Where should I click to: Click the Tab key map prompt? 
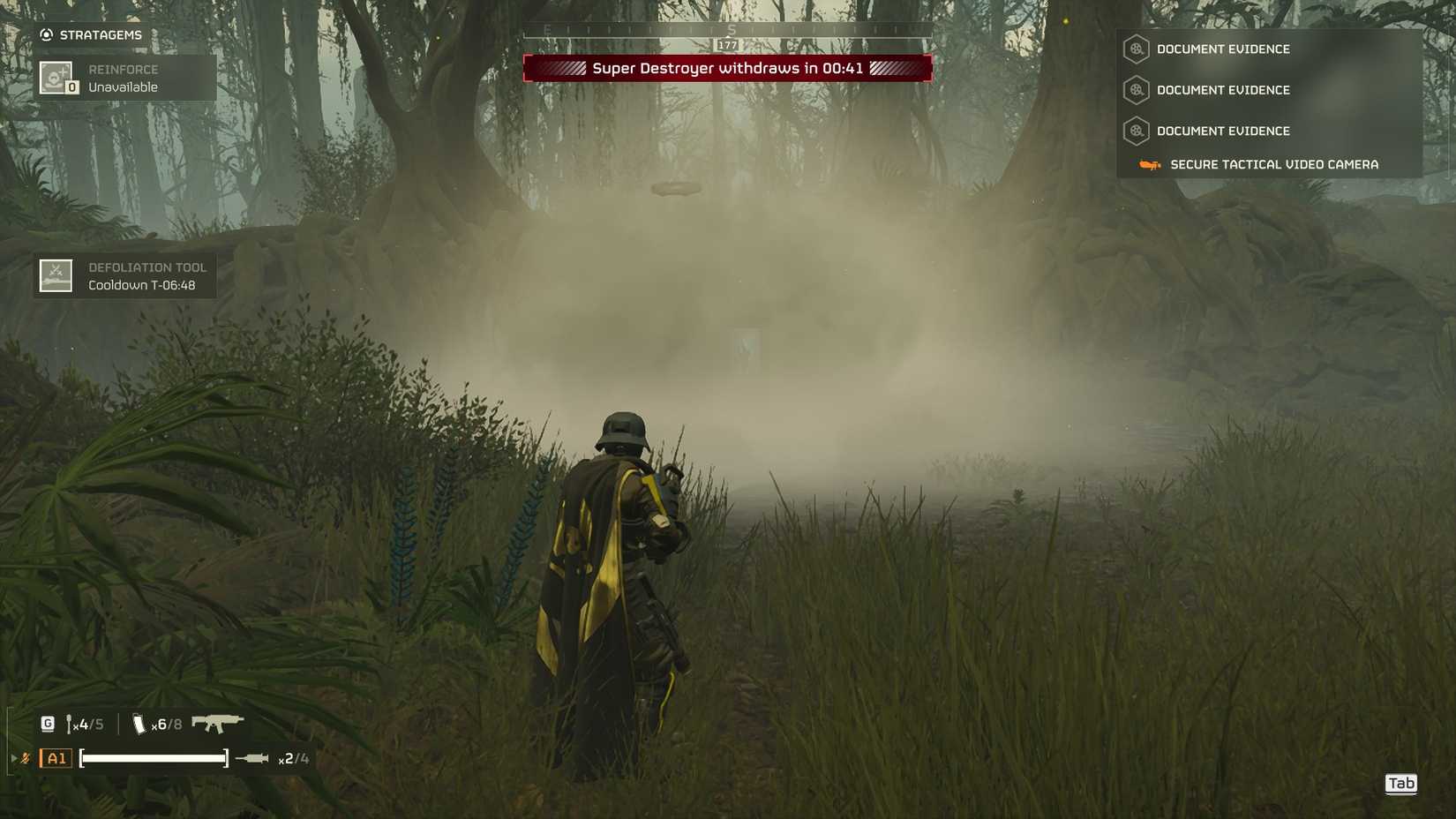click(1401, 783)
